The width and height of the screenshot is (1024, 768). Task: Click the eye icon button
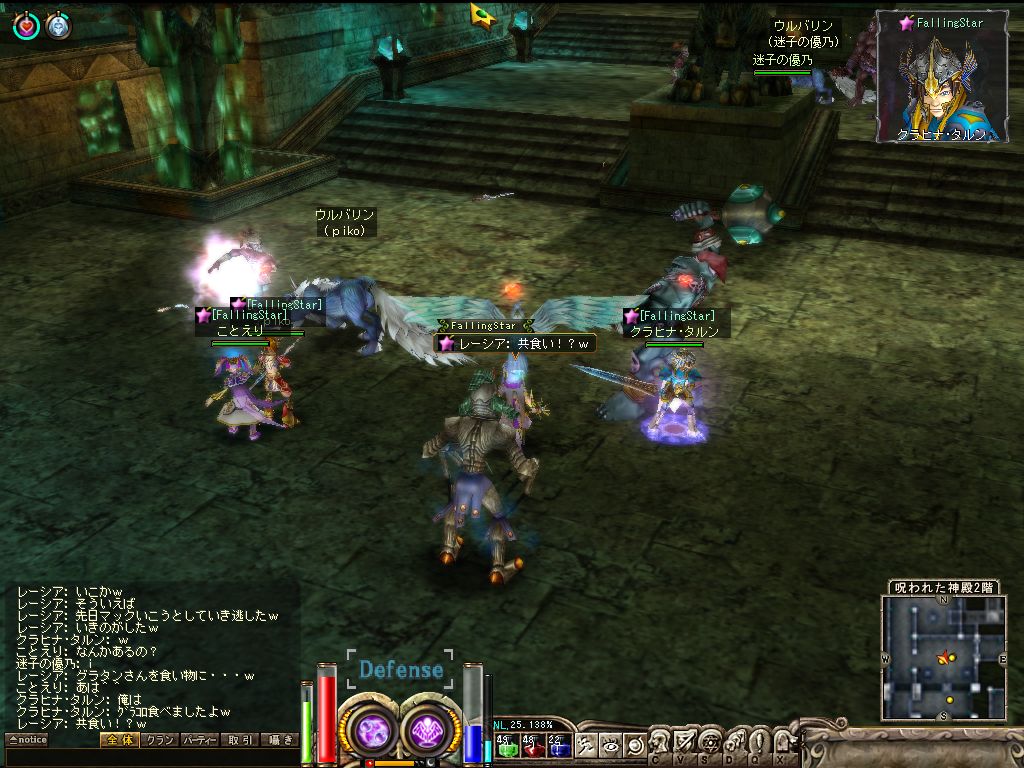610,744
